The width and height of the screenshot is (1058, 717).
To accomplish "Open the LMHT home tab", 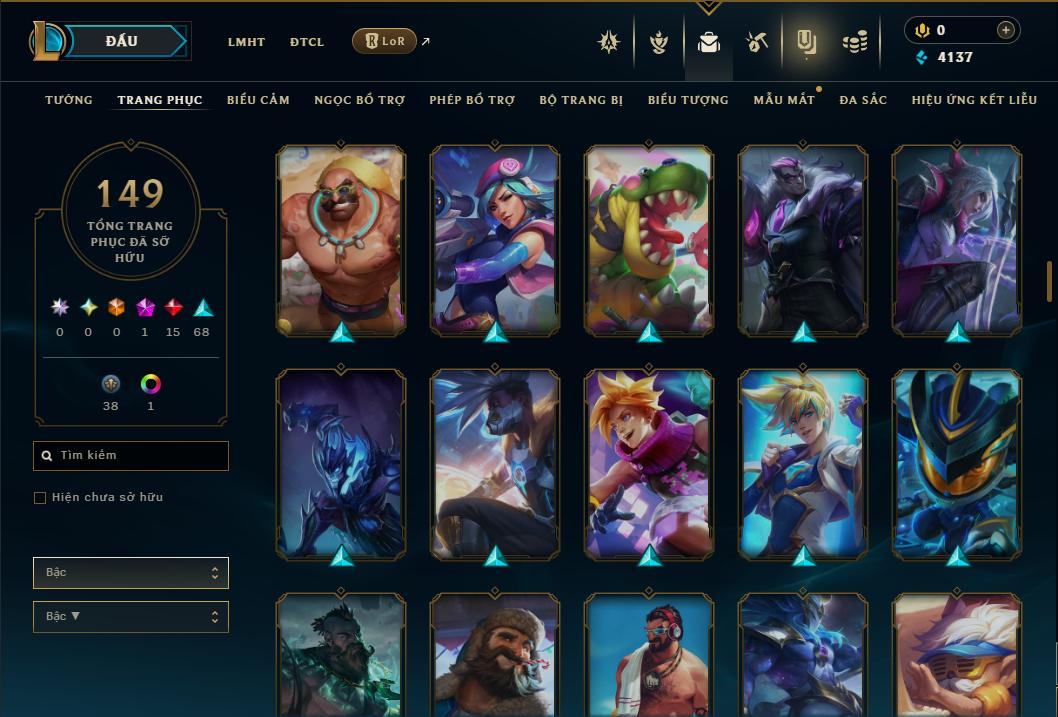I will click(x=246, y=42).
